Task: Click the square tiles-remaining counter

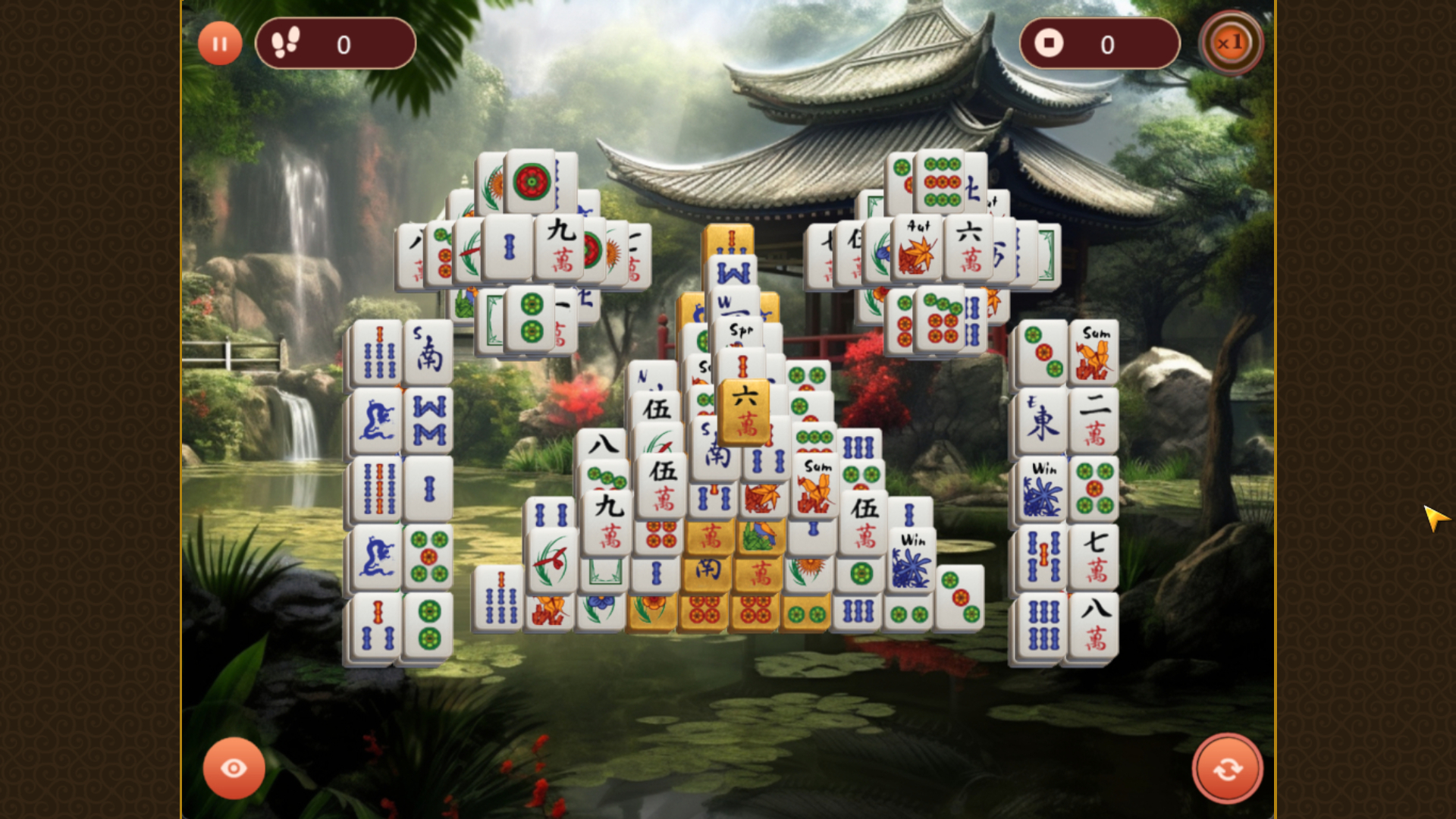Action: click(1100, 45)
